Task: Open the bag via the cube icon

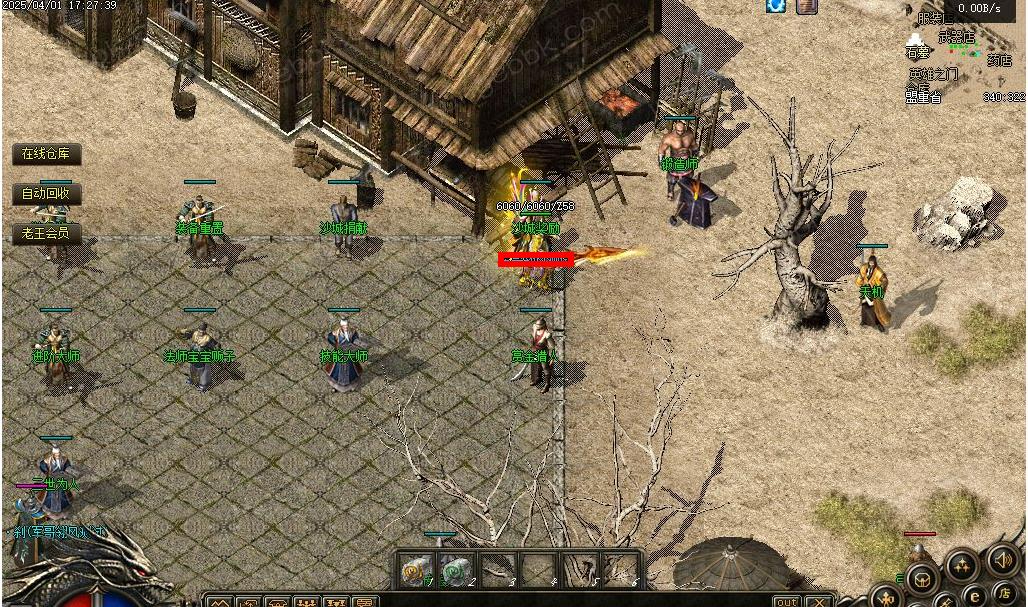Action: pos(921,577)
